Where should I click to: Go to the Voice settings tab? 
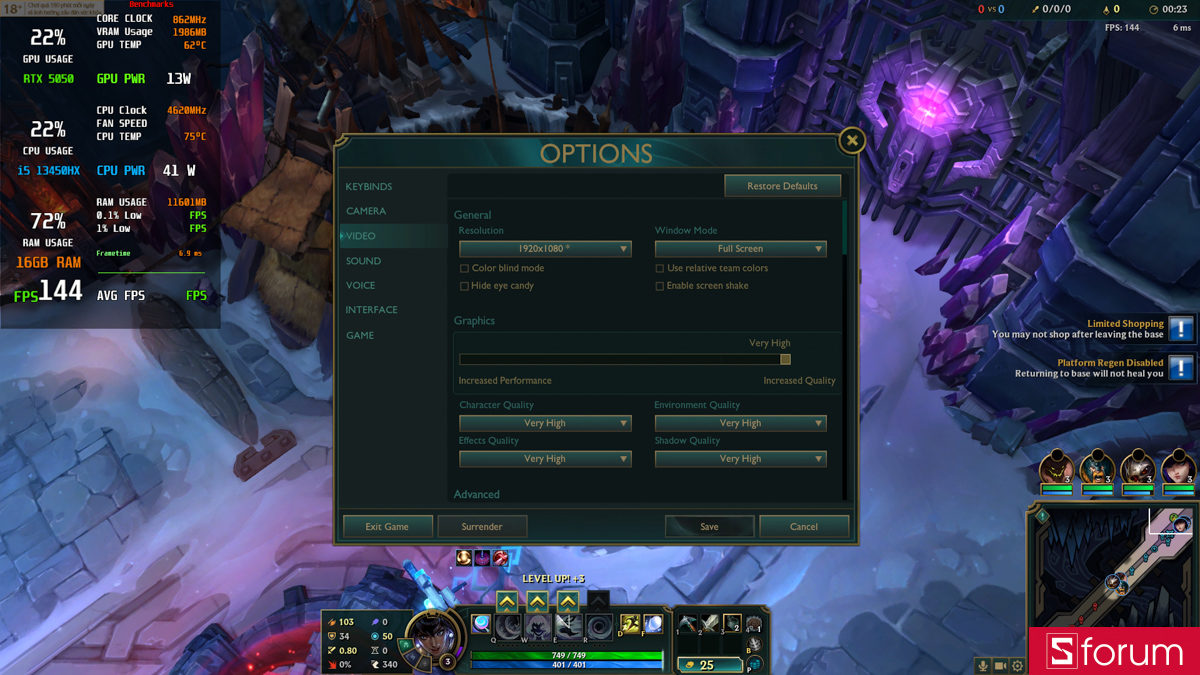pos(360,285)
